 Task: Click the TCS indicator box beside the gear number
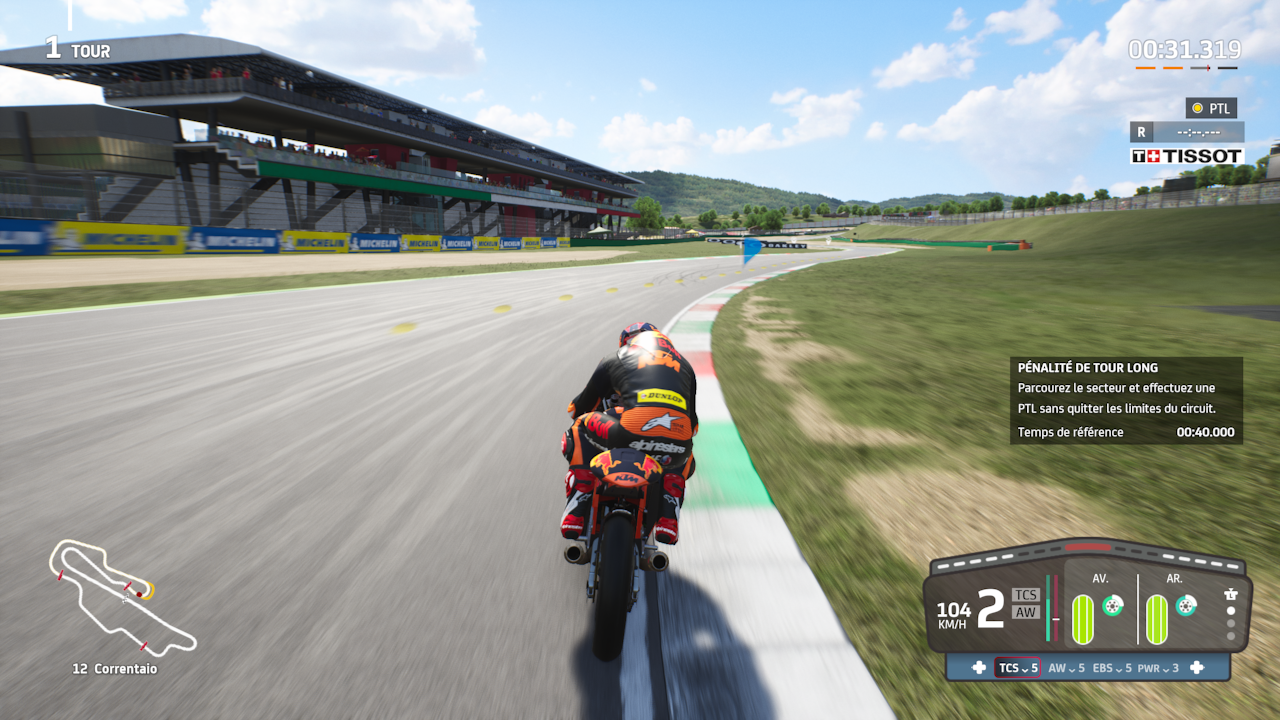(1026, 595)
